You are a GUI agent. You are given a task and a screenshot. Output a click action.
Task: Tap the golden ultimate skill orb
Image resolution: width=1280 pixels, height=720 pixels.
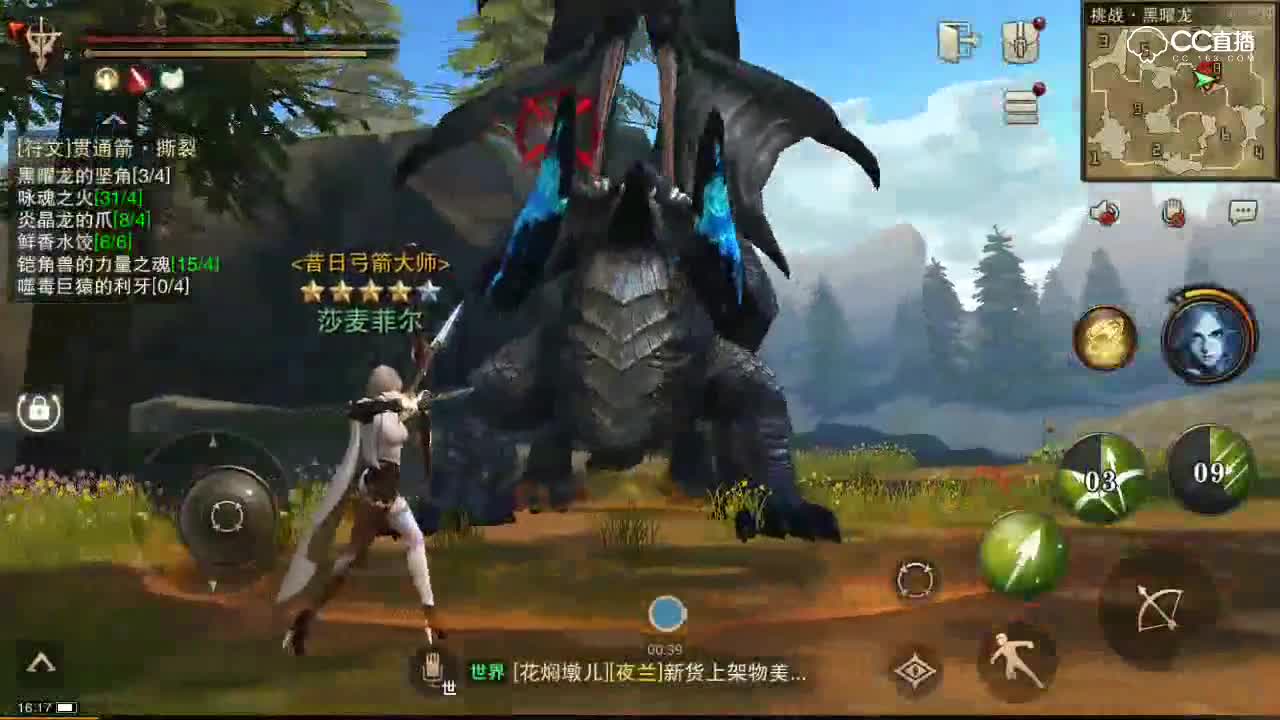(x=1105, y=338)
